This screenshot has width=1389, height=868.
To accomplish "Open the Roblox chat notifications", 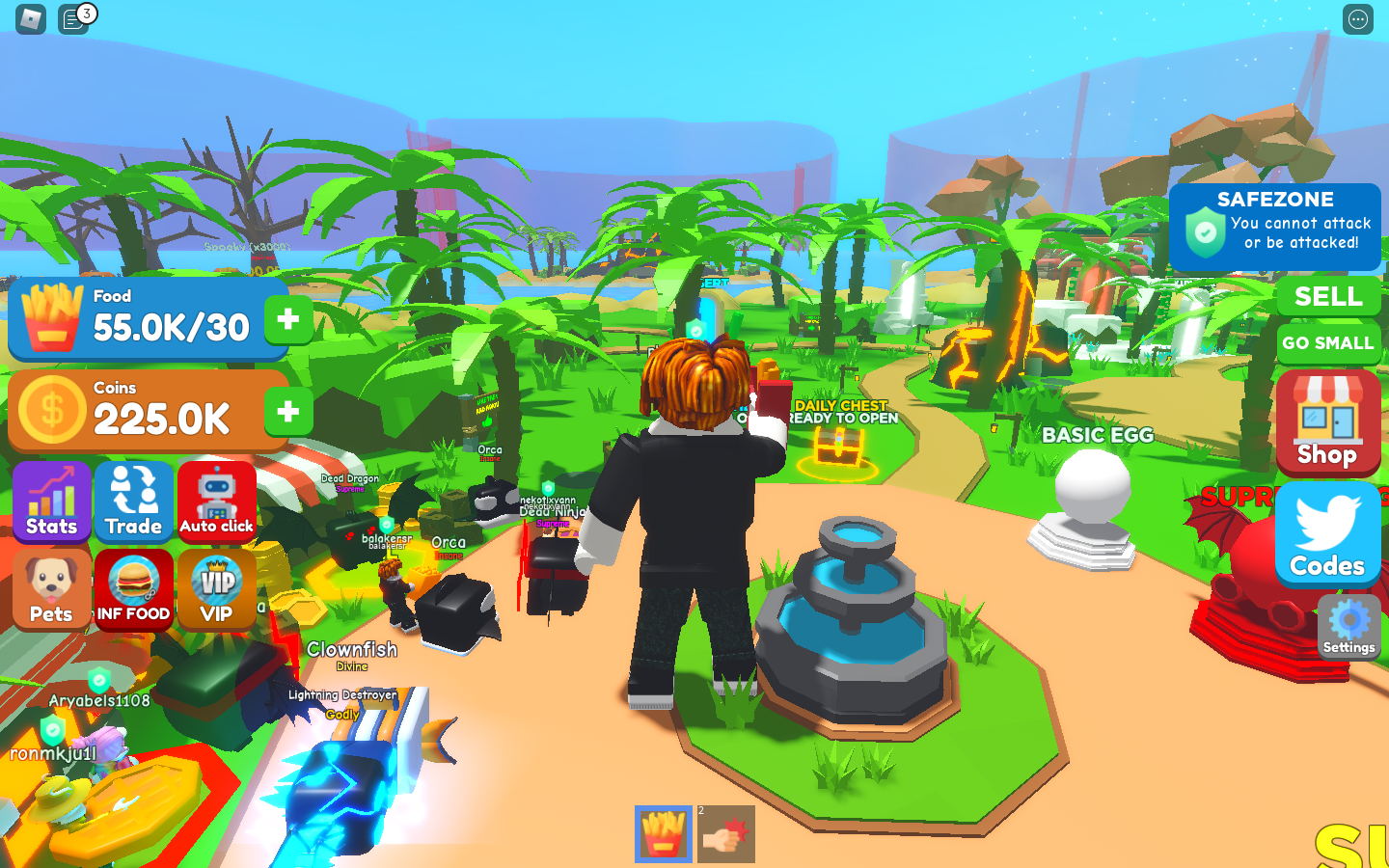I will tap(72, 18).
